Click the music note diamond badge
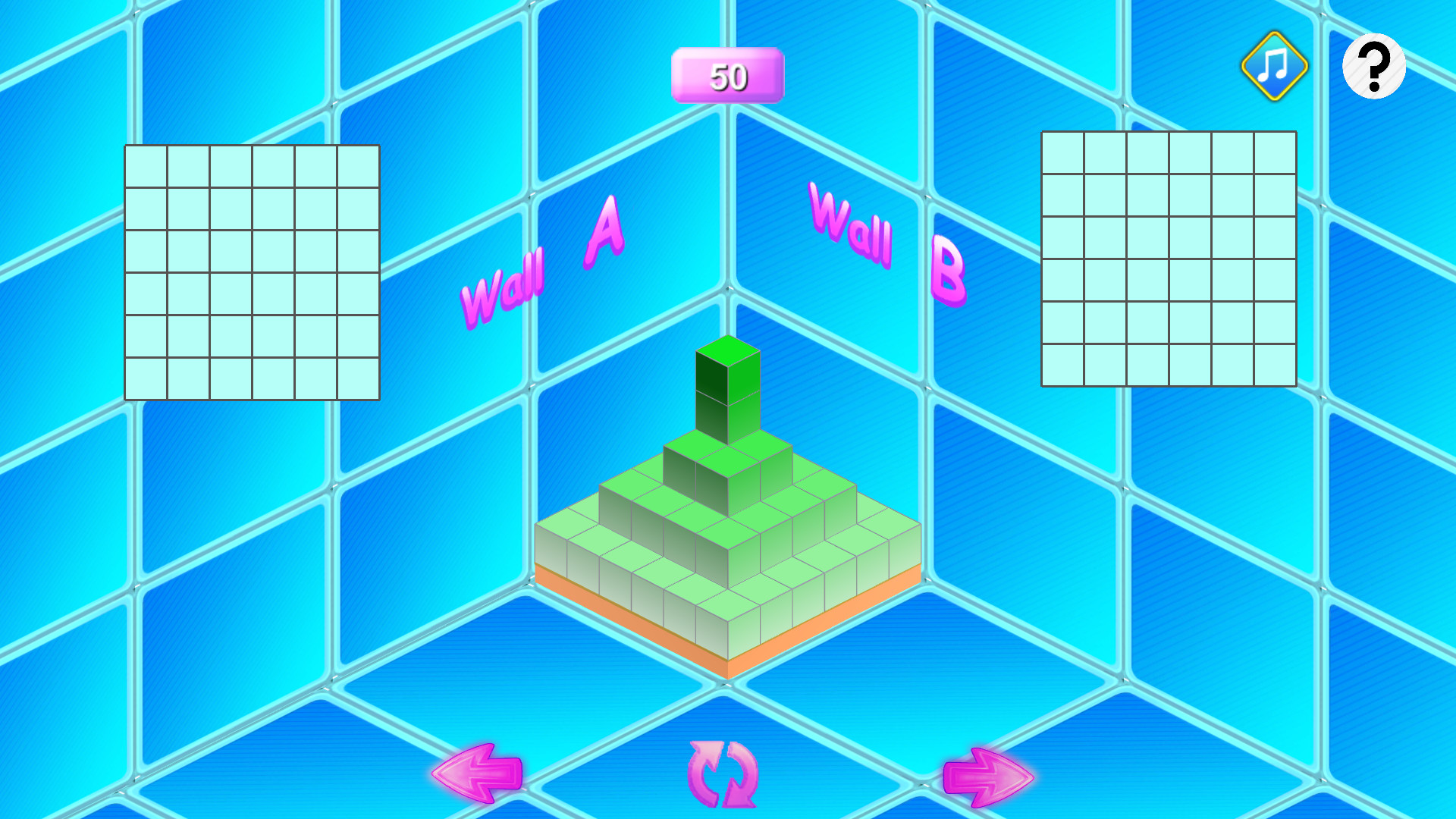1456x819 pixels. [x=1272, y=67]
